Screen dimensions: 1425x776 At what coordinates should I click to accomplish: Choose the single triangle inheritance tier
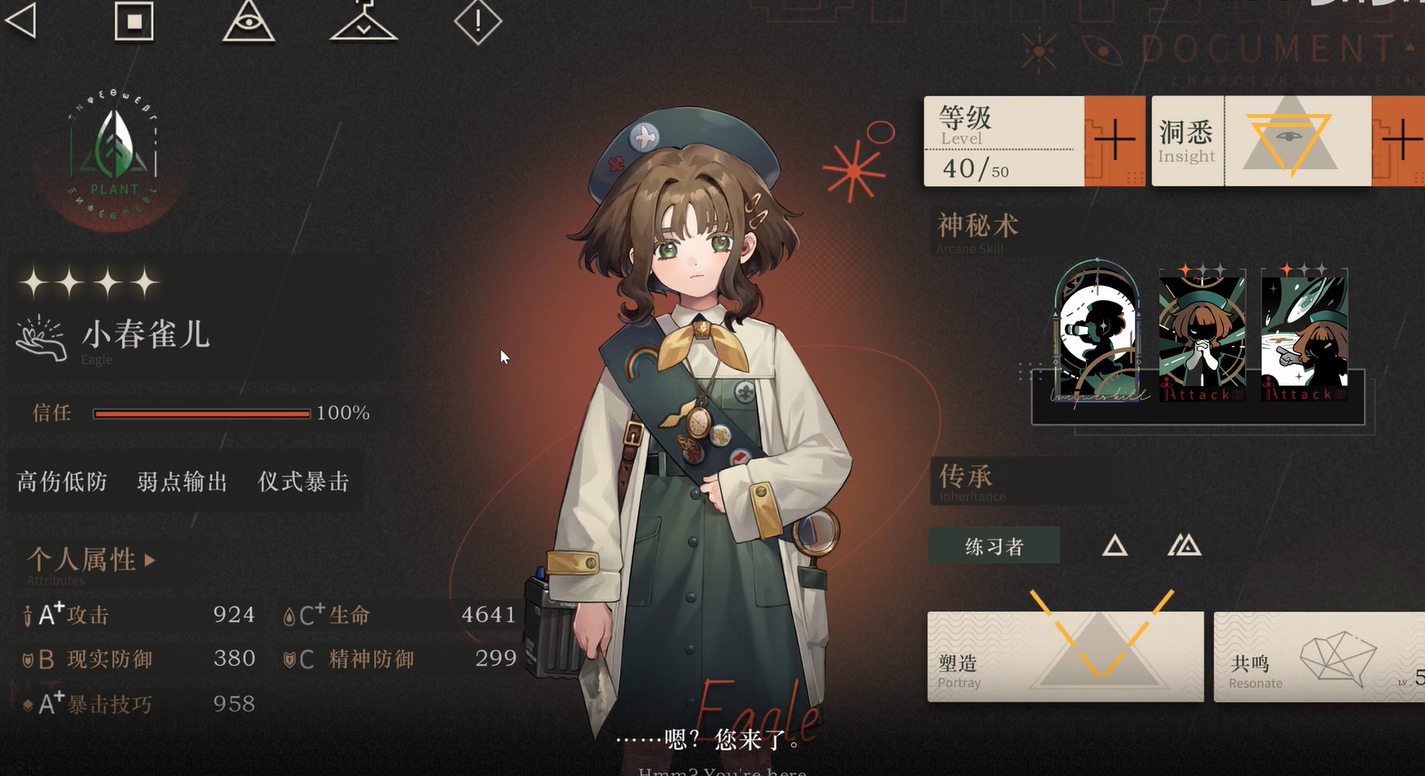1115,545
